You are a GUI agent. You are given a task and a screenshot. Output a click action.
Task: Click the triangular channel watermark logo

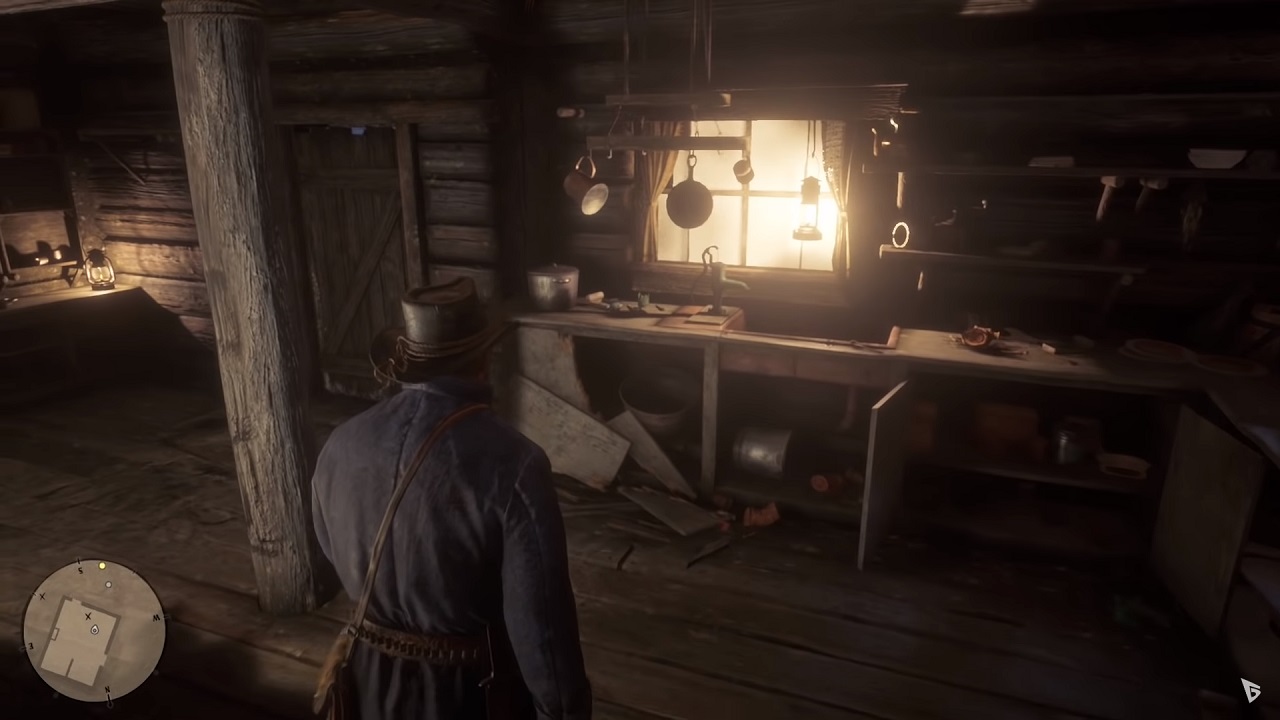click(1251, 689)
